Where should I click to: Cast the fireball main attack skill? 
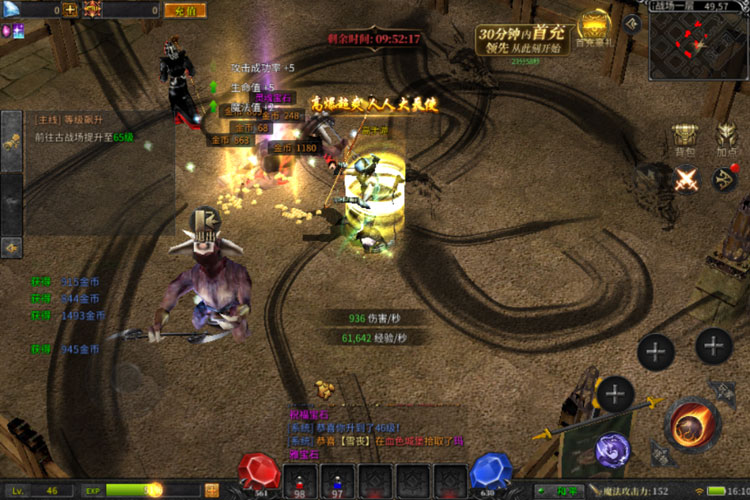pos(690,425)
